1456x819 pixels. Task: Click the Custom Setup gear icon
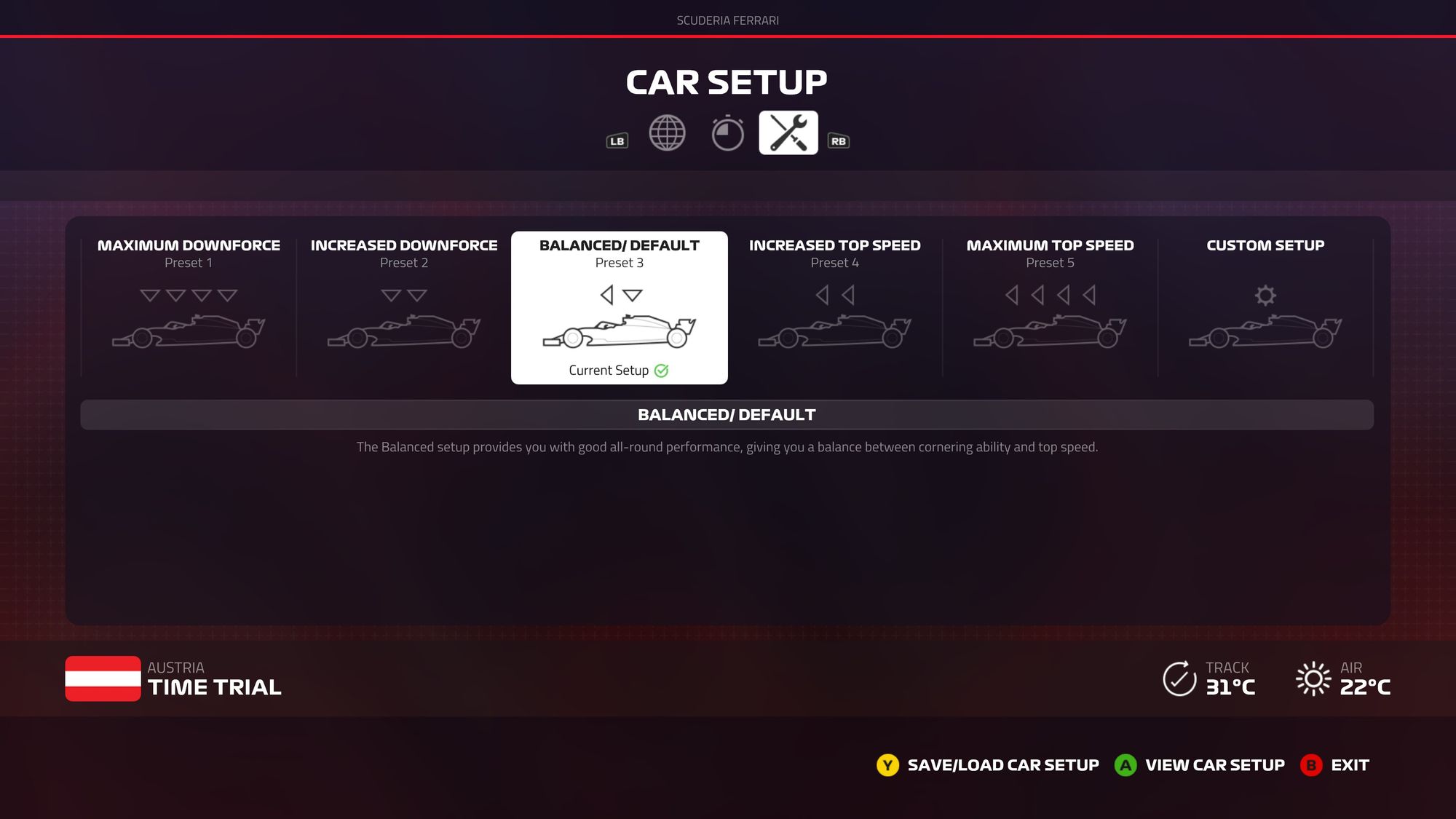click(x=1265, y=296)
